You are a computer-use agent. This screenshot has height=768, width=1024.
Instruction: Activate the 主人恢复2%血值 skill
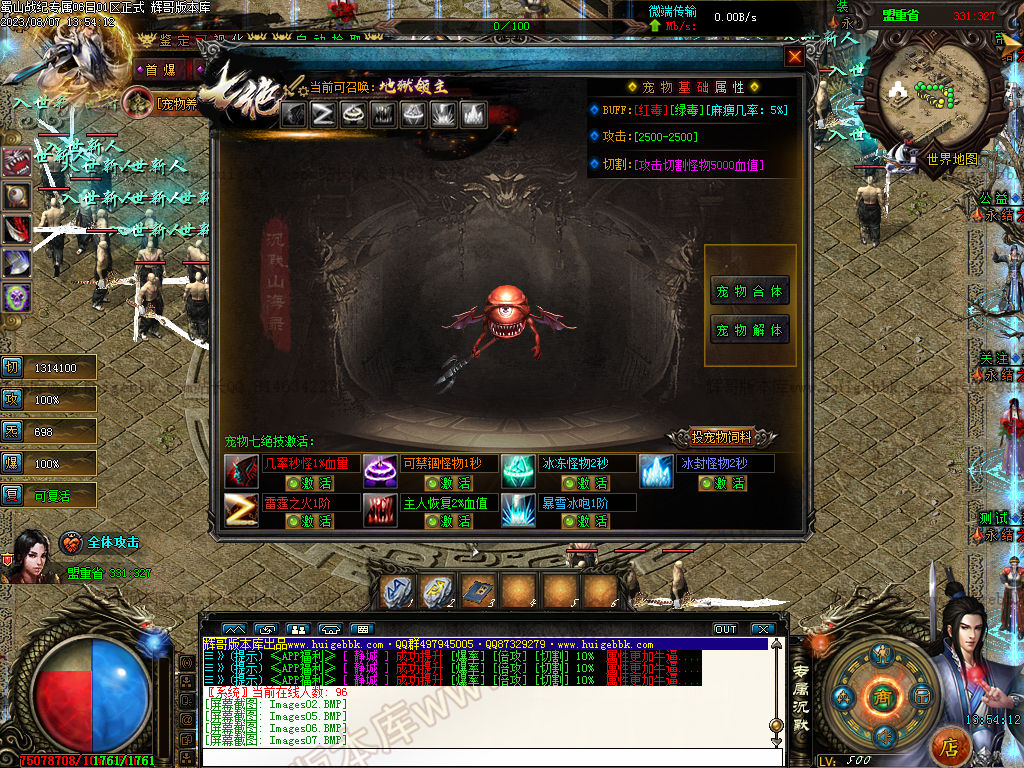coord(447,521)
